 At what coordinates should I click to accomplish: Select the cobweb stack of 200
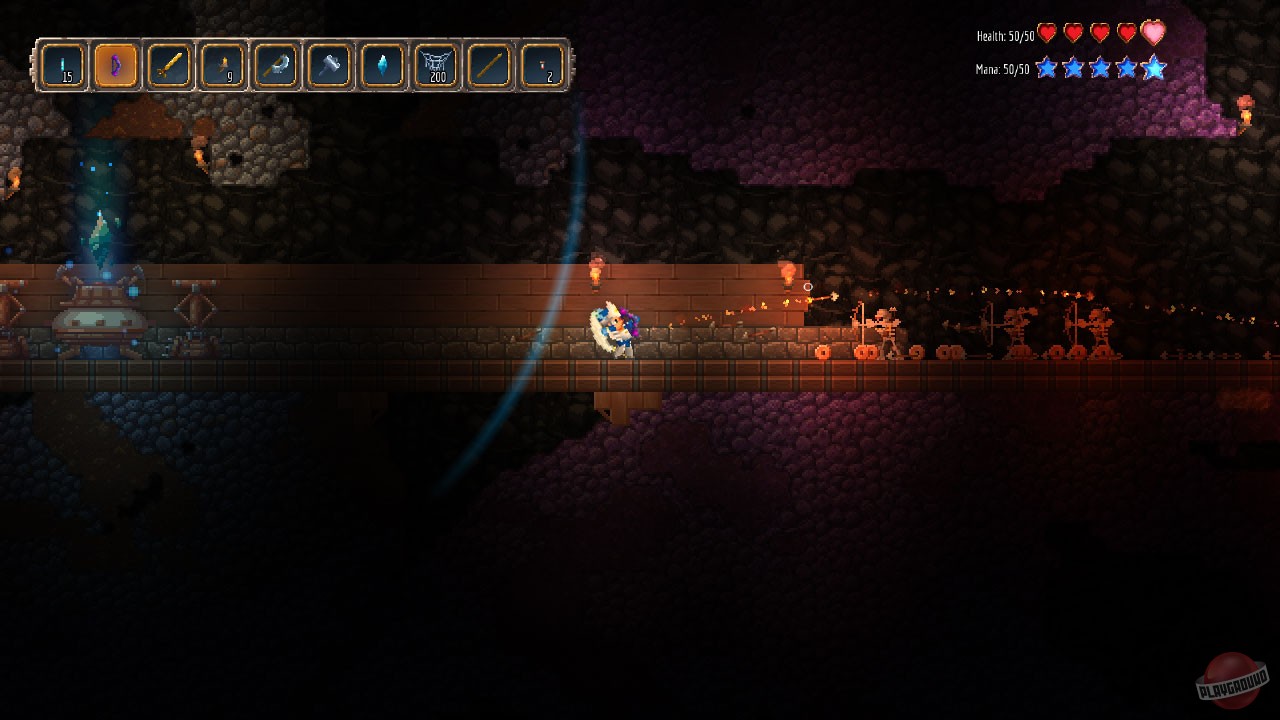point(435,65)
